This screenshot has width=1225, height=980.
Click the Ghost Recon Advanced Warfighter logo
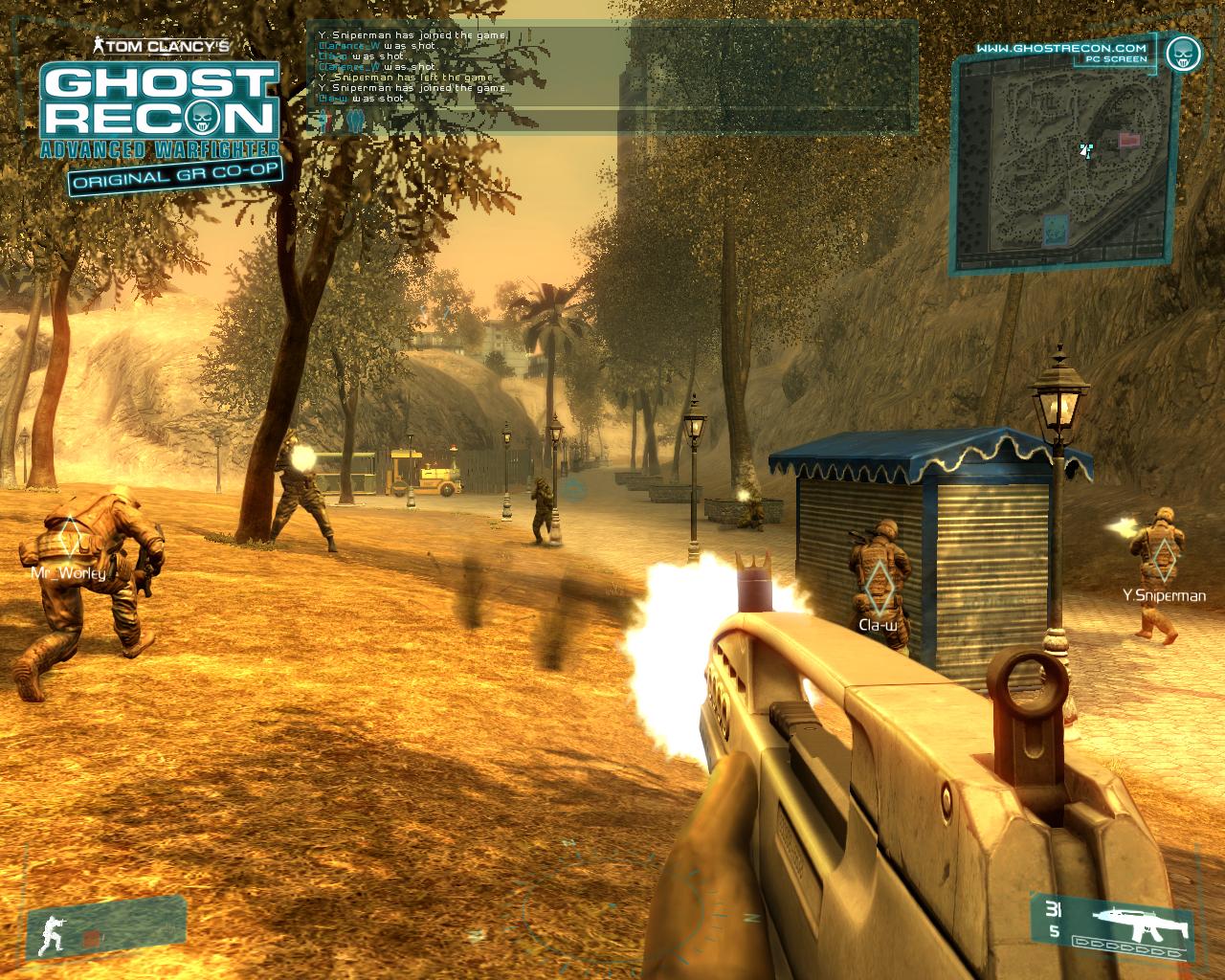pos(160,114)
